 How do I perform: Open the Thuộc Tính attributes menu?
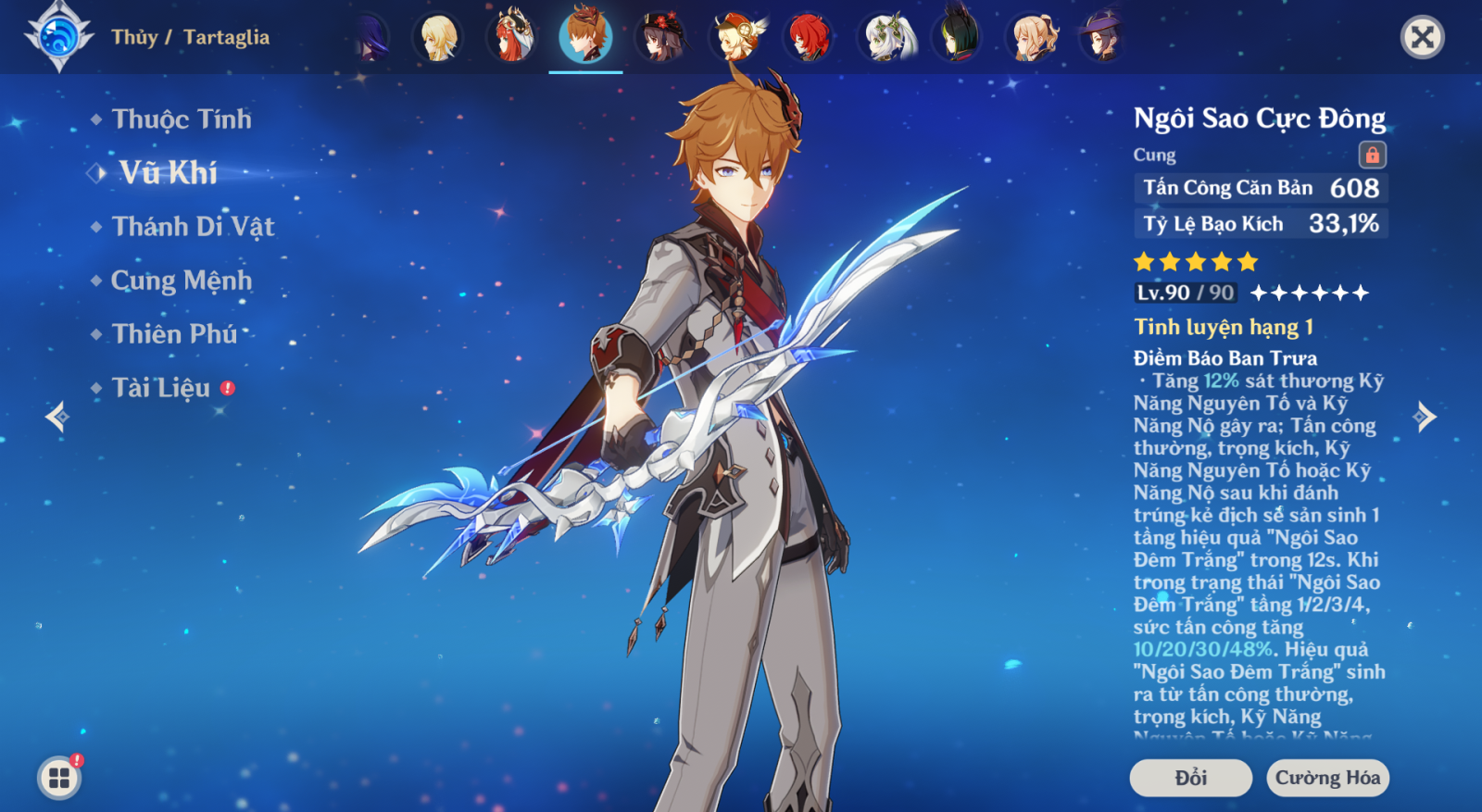181,119
